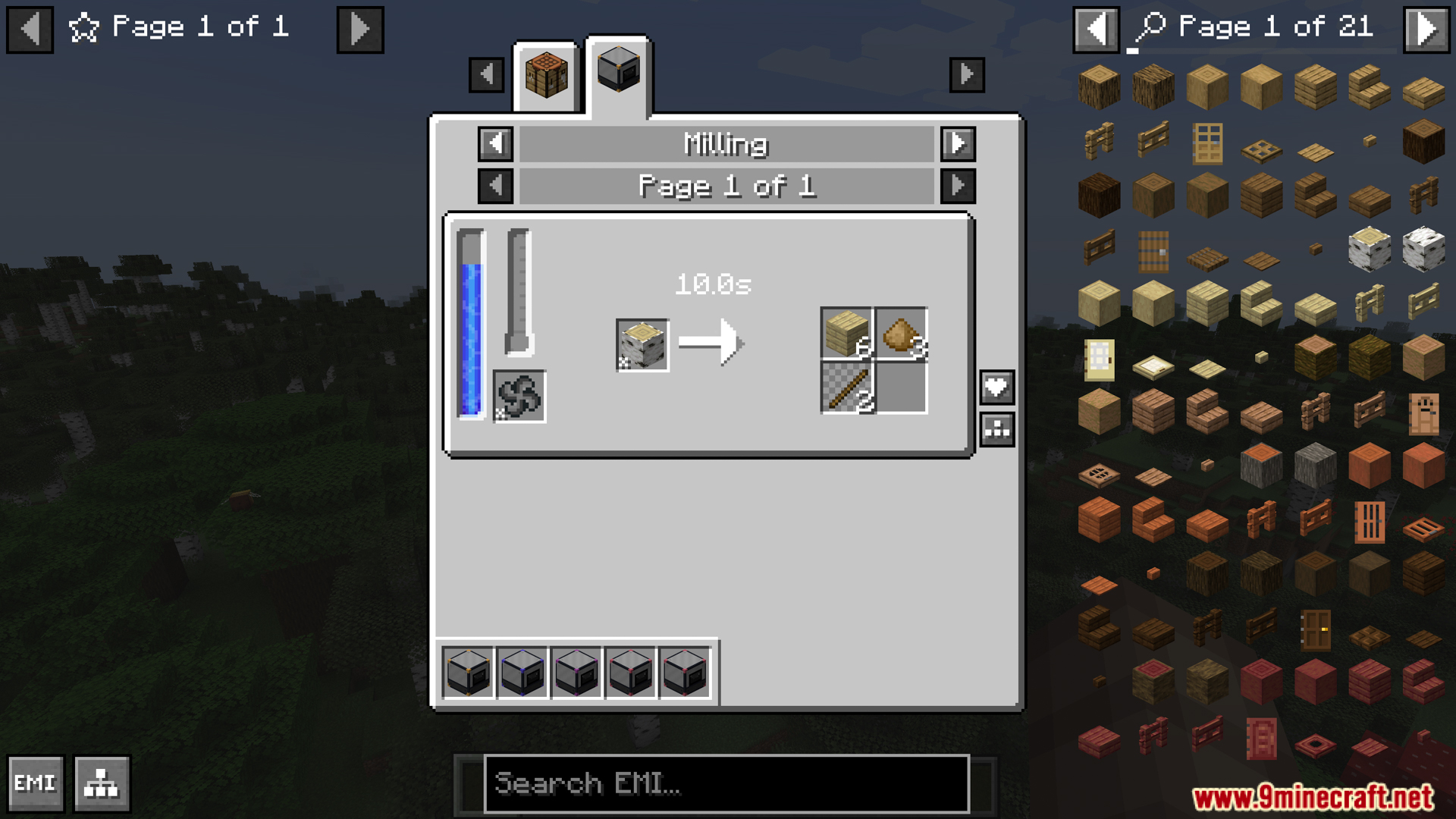Open the recipe tree button below the heart
1456x819 pixels.
click(x=996, y=430)
